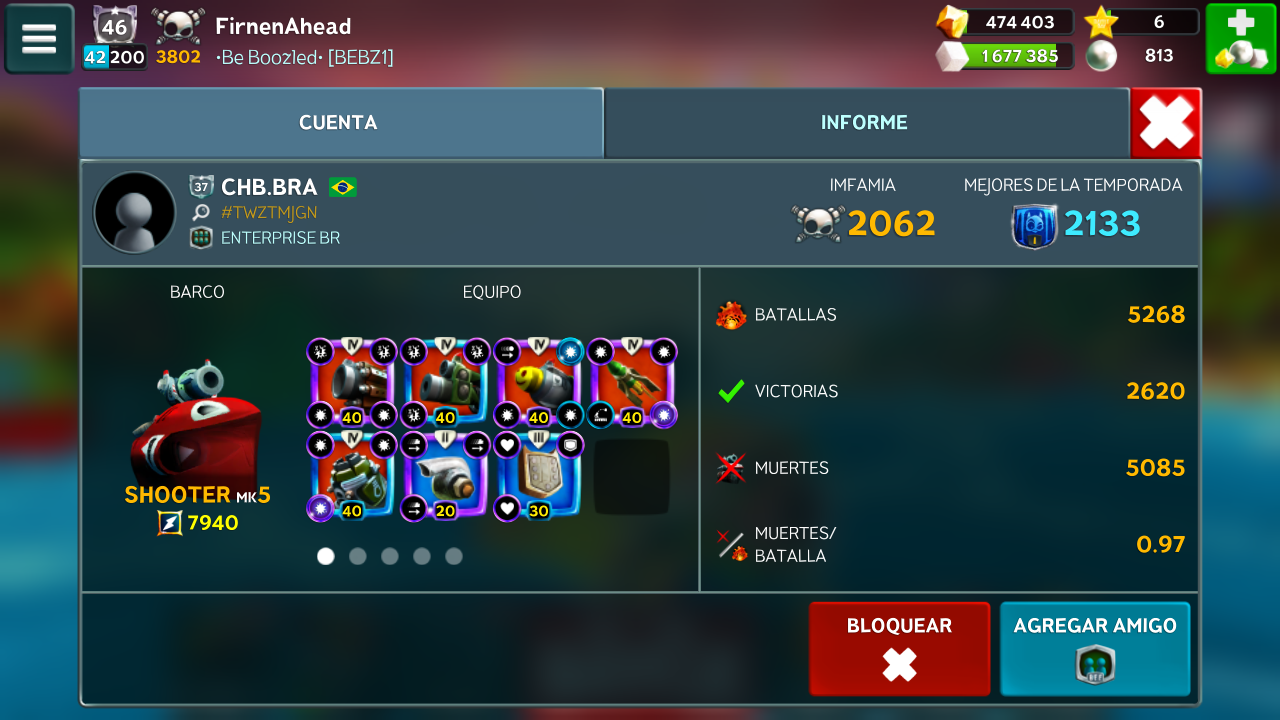Go to the last ship page dot

click(x=454, y=556)
